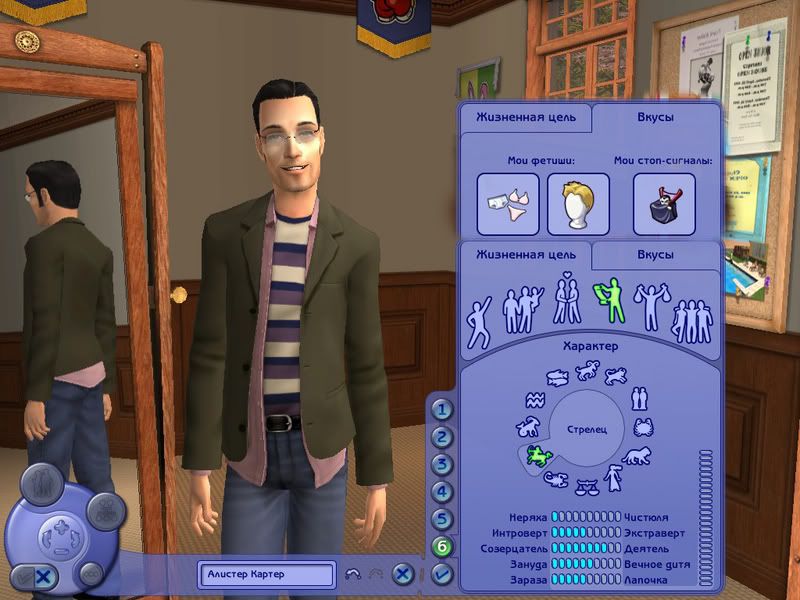Screen dimensions: 800x600
Task: Choose the romance aspiration couple with heart
Action: (568, 301)
